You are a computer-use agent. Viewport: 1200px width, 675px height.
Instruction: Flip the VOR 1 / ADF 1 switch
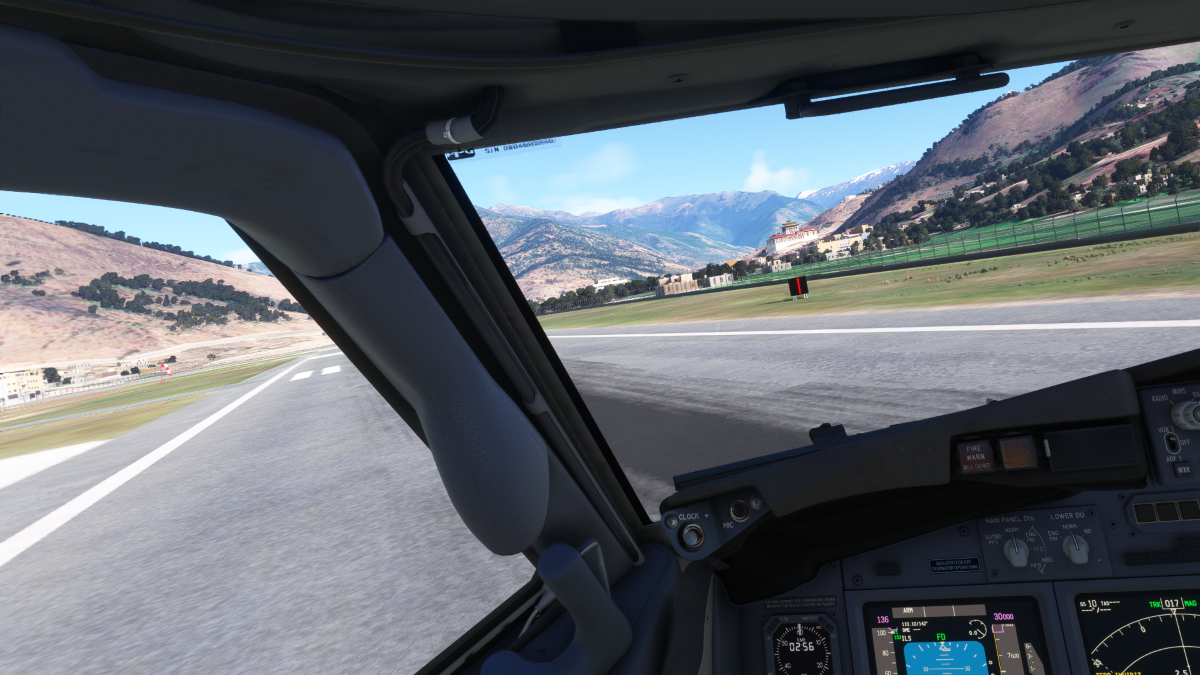(1171, 441)
